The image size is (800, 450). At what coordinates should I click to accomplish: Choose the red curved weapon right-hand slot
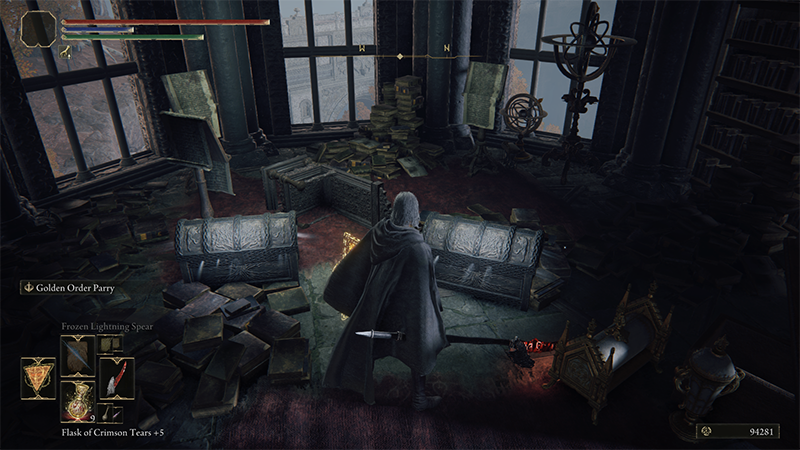click(x=115, y=379)
